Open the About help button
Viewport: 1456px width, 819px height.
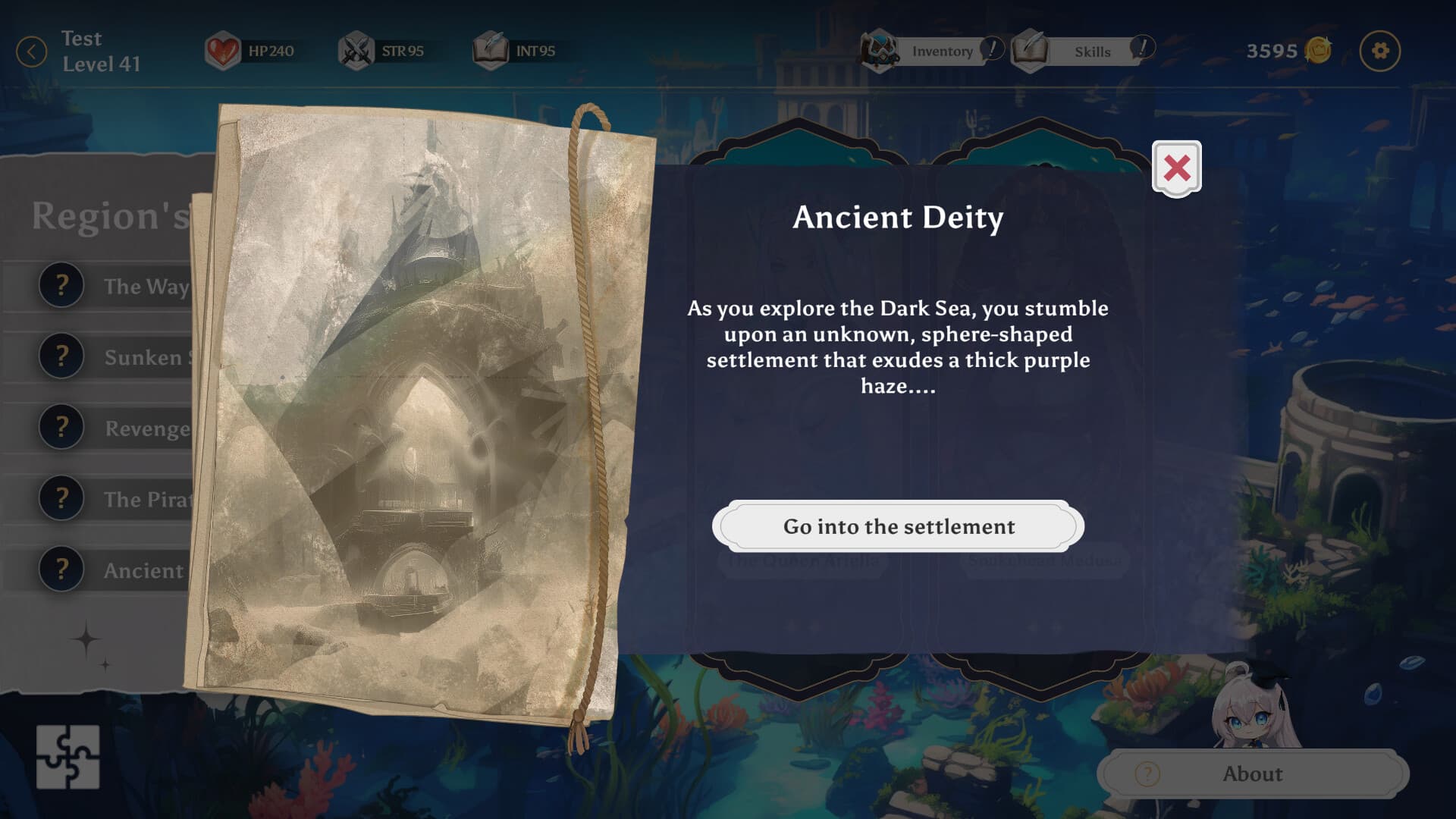[x=1252, y=773]
